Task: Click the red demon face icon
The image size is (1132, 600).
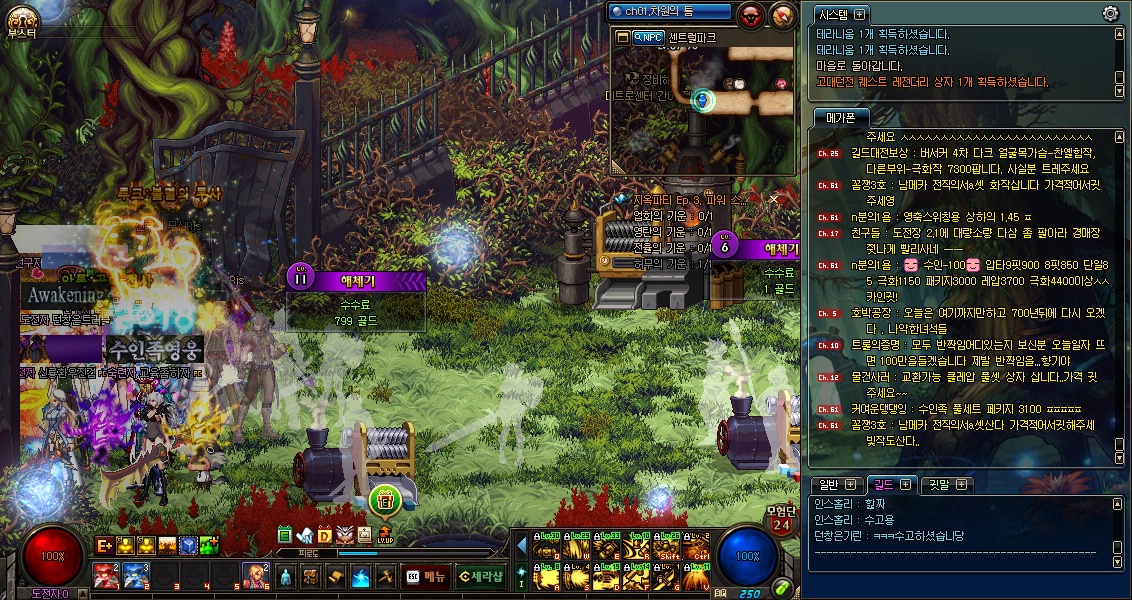Action: (x=751, y=14)
